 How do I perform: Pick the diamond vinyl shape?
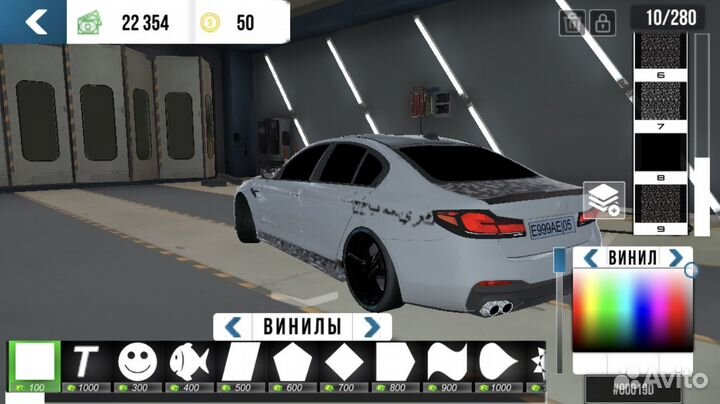point(345,361)
